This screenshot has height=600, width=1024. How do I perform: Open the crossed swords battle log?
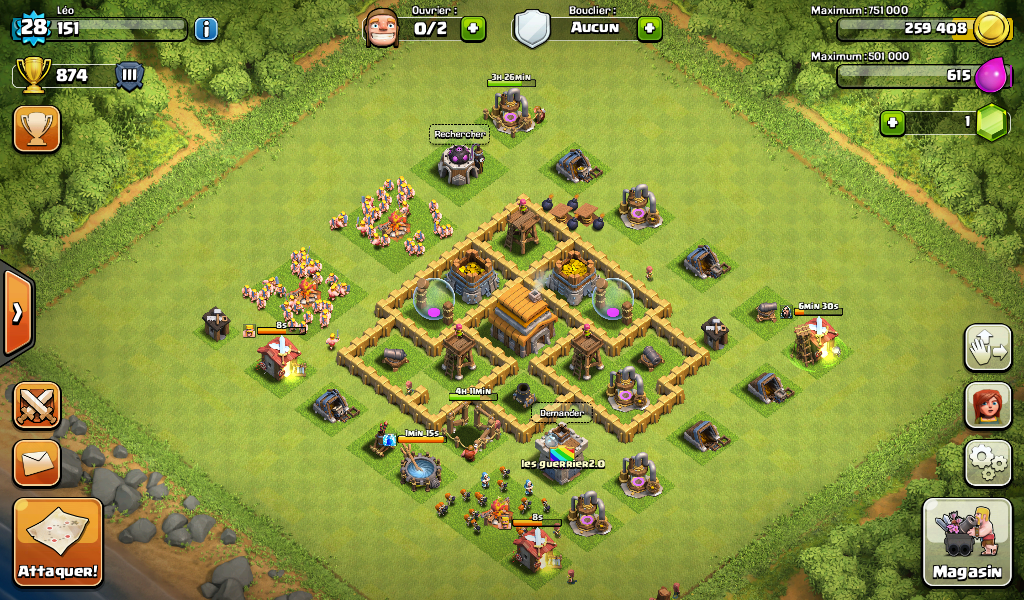(37, 405)
